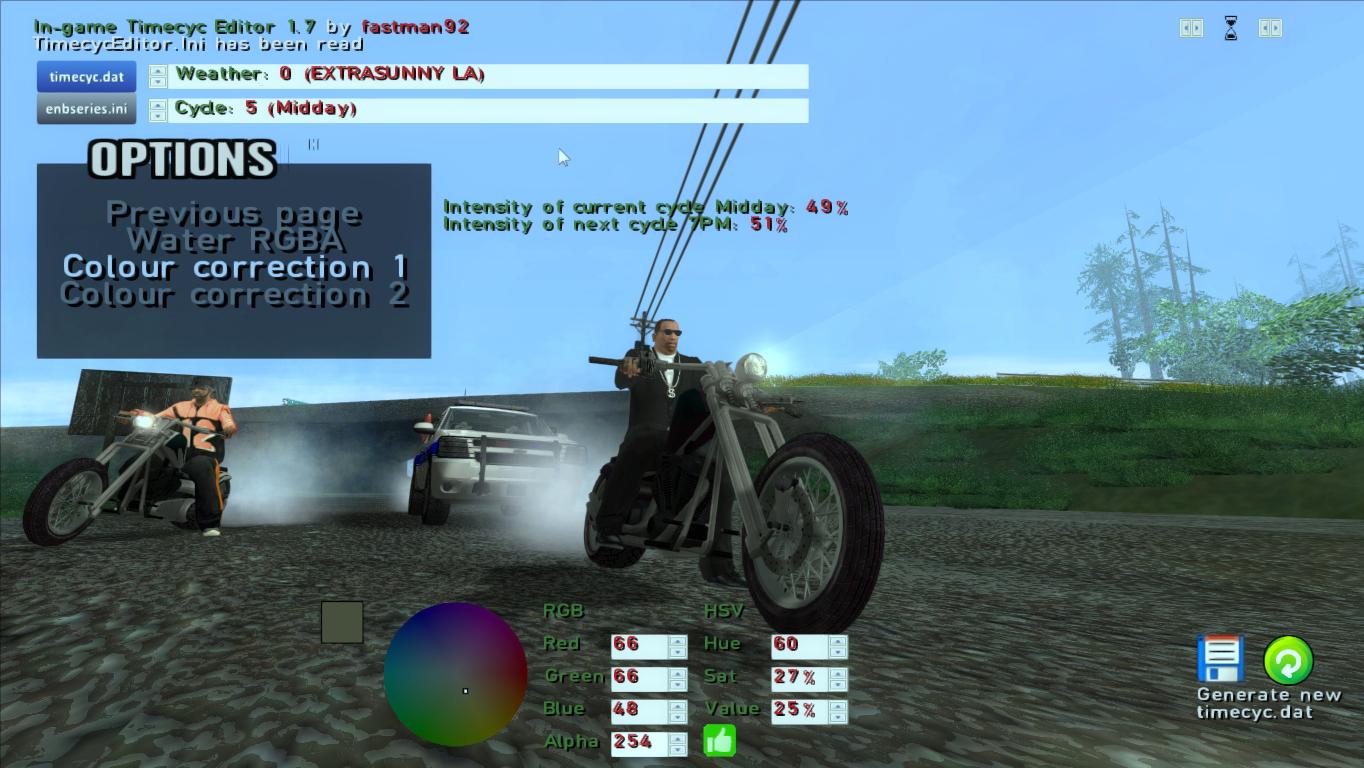Increment the Red value using its up spinner
Viewport: 1364px width, 768px height.
[x=679, y=640]
